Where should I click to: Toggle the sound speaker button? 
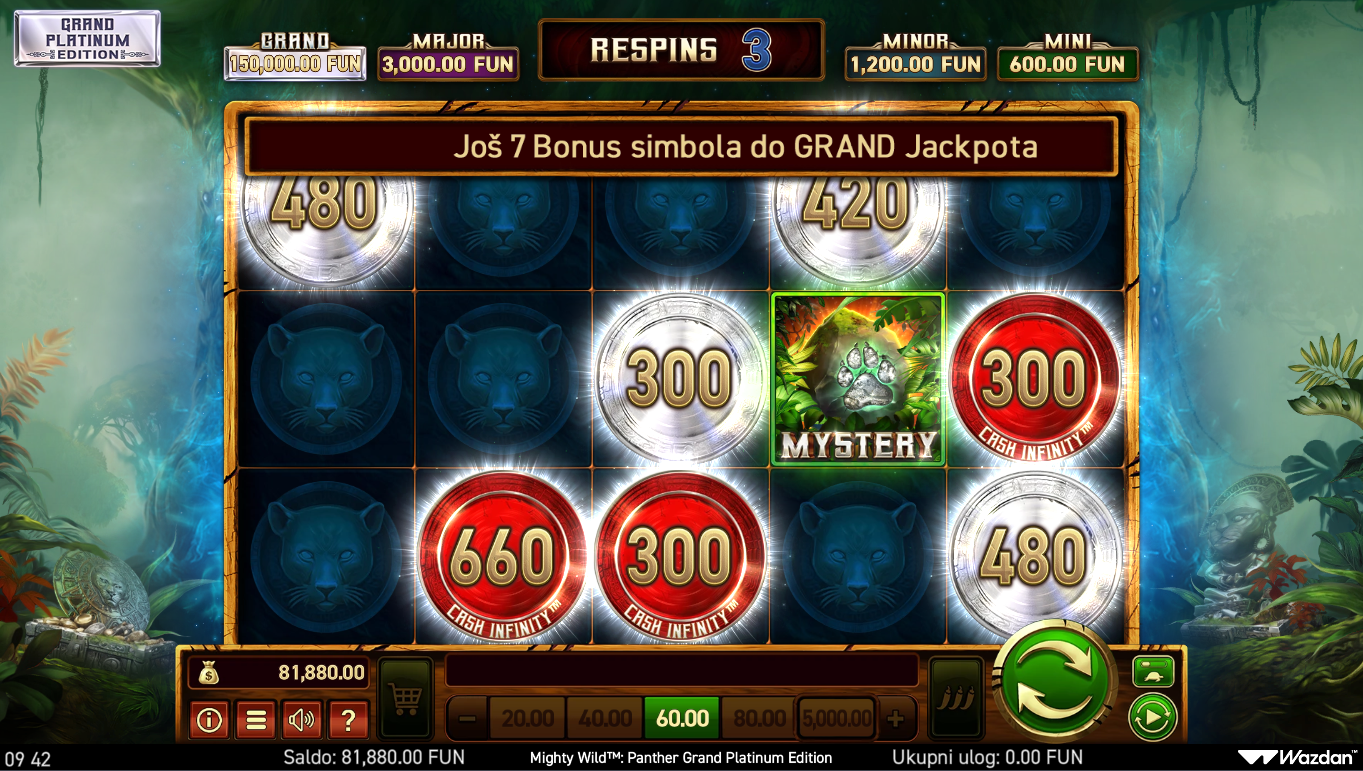click(302, 719)
